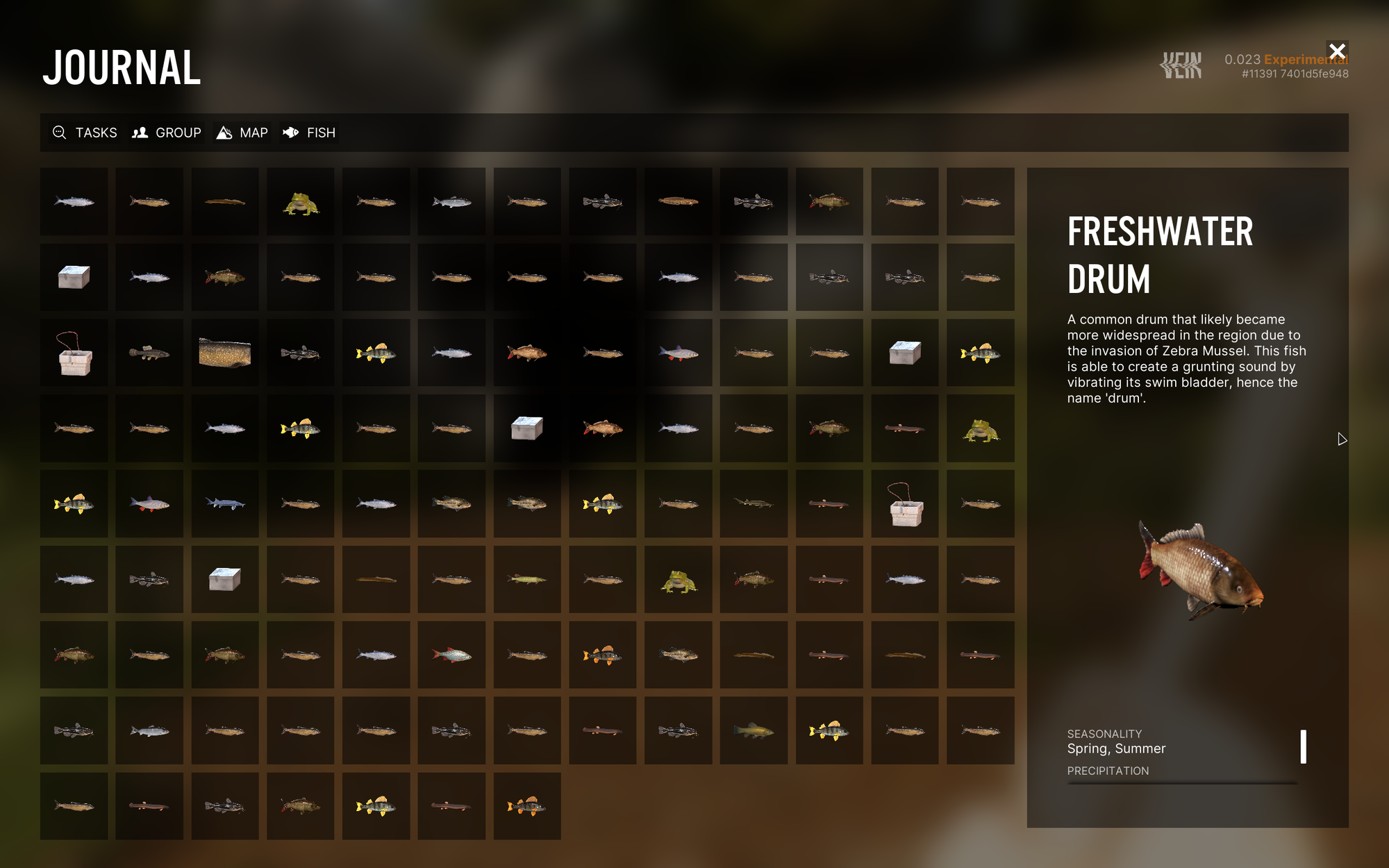Switch to the Tasks tab
The width and height of the screenshot is (1389, 868).
point(85,133)
